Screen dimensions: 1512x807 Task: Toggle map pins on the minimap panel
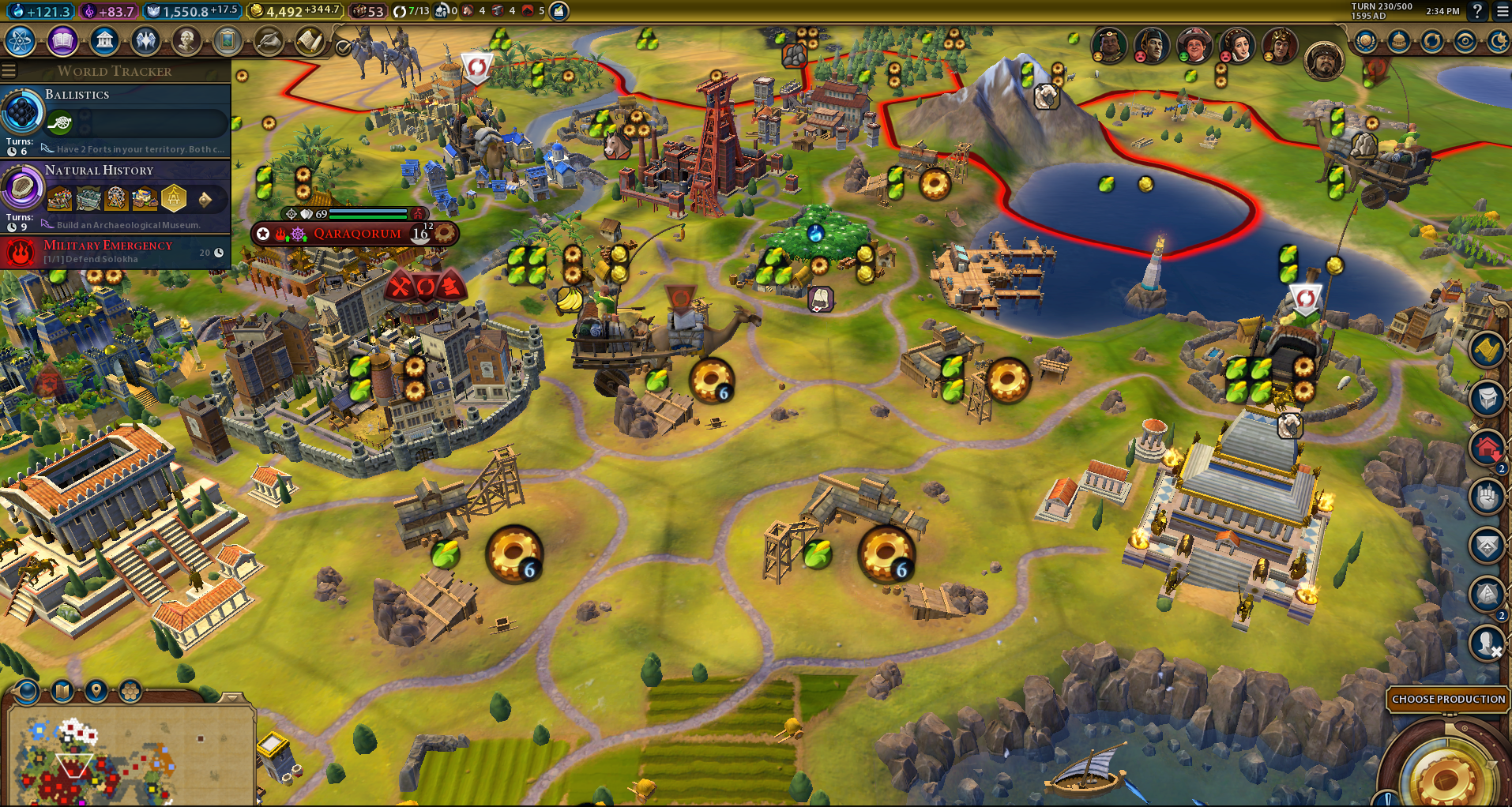(95, 692)
